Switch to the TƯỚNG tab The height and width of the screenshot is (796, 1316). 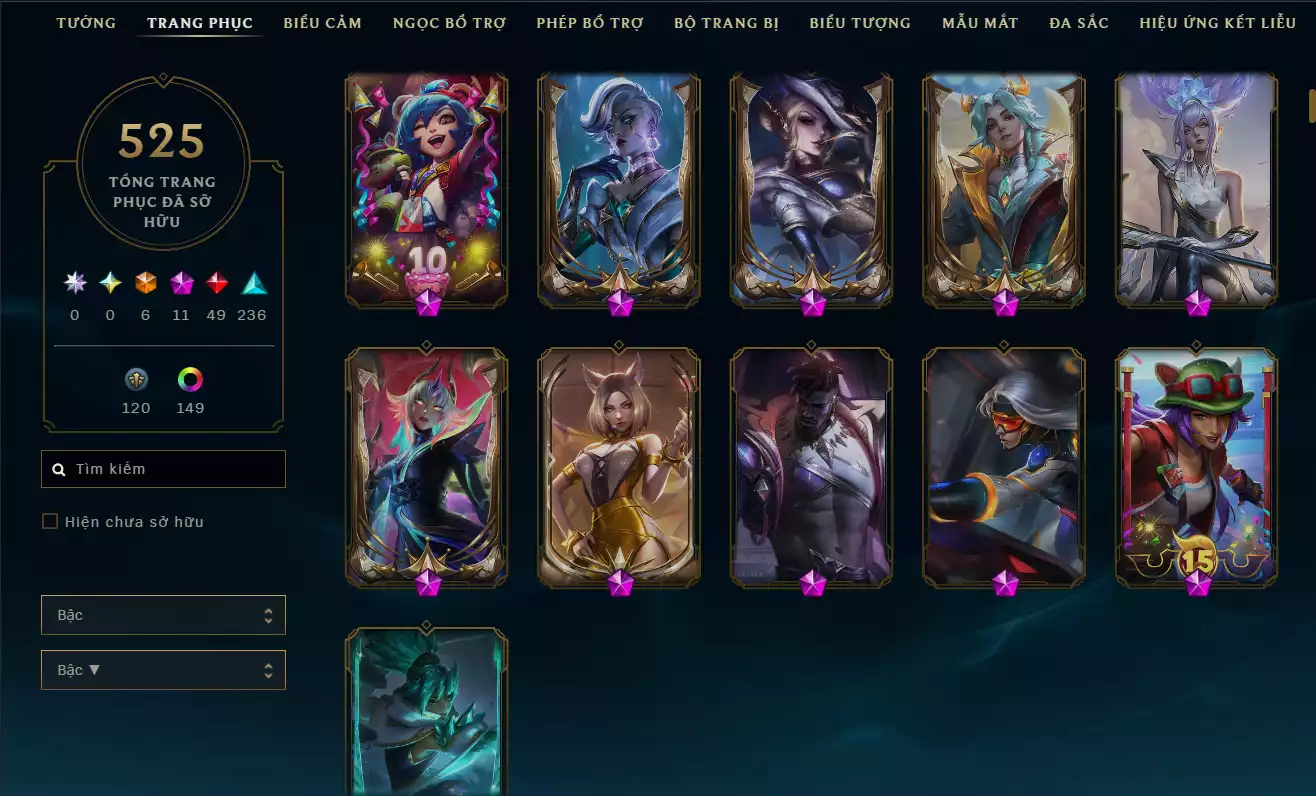[x=86, y=22]
